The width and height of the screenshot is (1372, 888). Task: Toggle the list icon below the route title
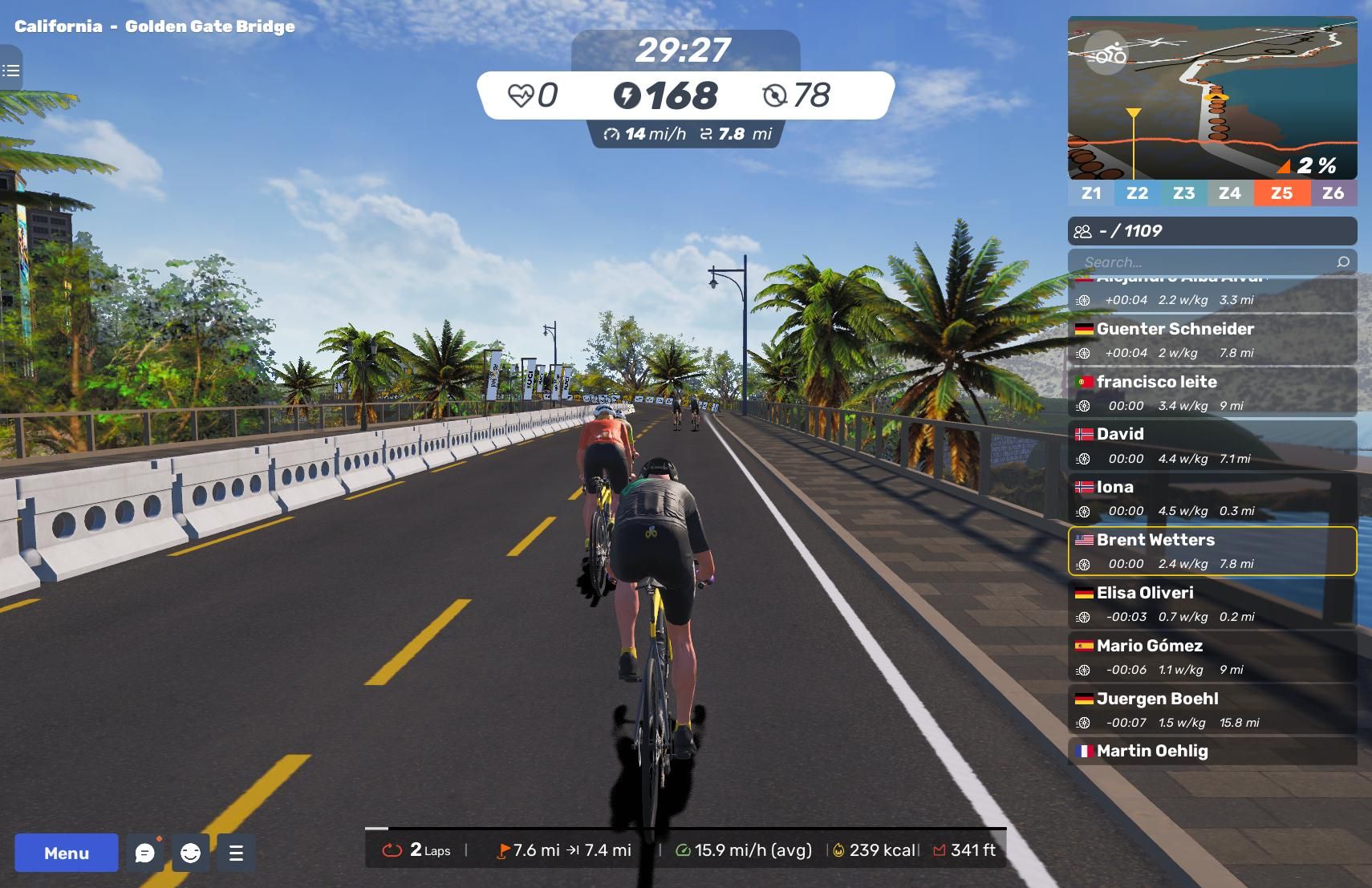coord(11,71)
